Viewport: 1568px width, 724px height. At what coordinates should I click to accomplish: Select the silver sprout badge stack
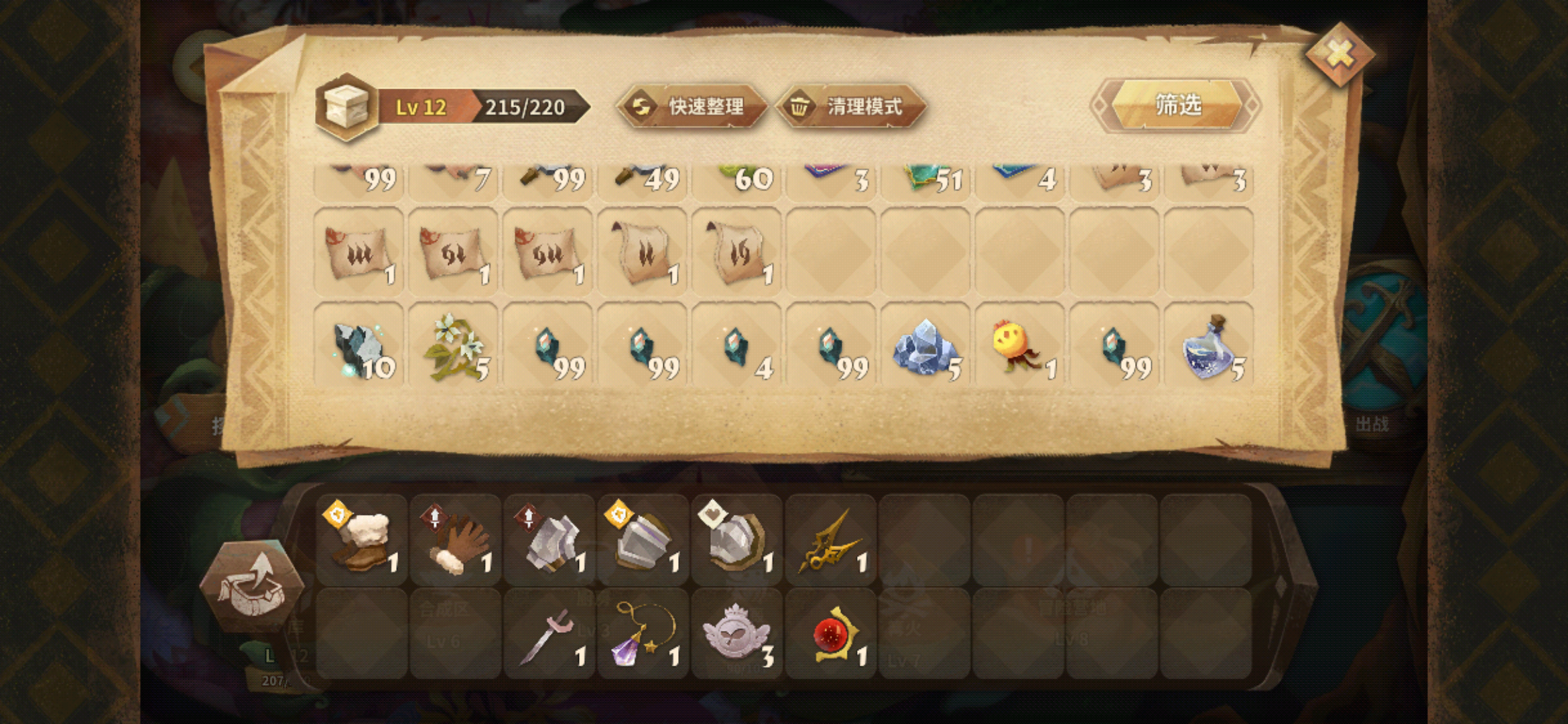pos(736,634)
